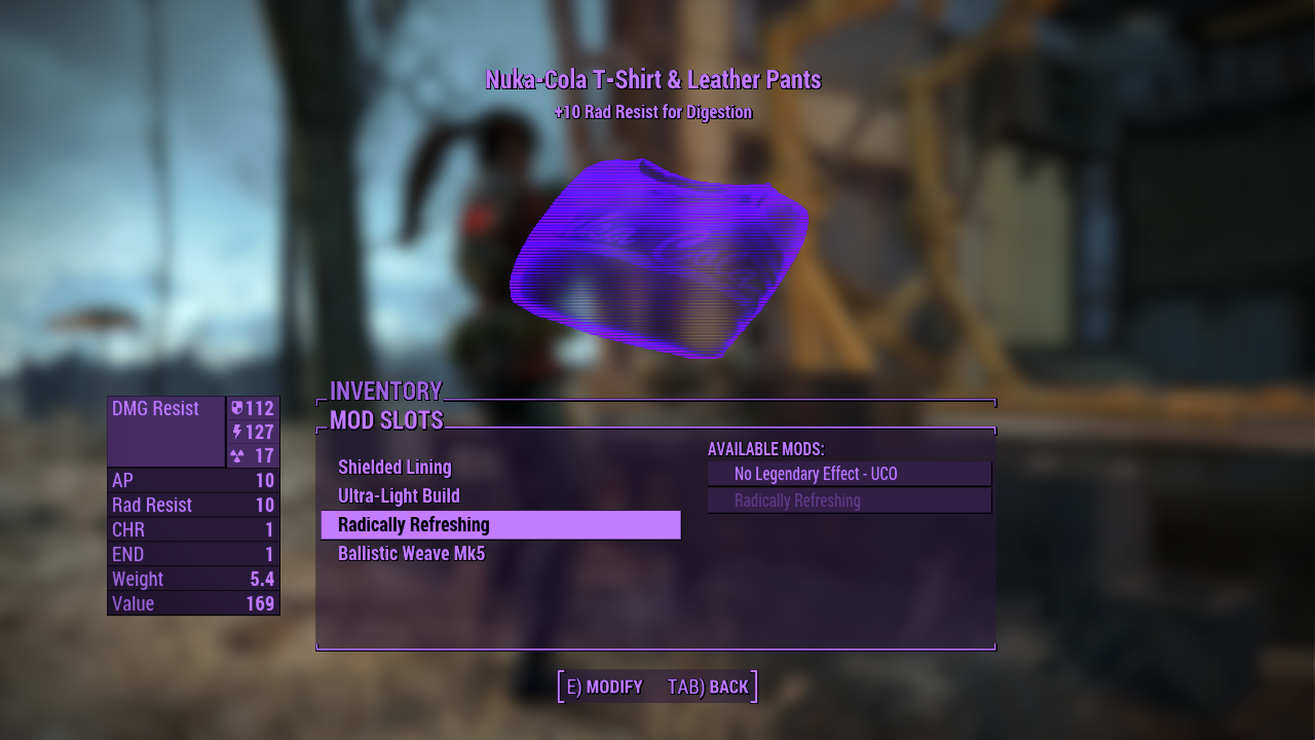The image size is (1315, 740).
Task: Go back with the Back button
Action: point(708,687)
